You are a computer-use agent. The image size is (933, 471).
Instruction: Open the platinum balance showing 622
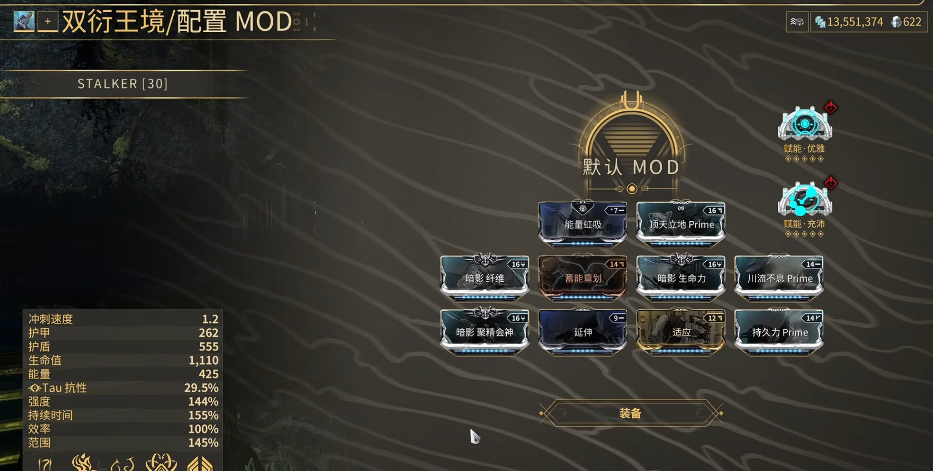(x=906, y=21)
